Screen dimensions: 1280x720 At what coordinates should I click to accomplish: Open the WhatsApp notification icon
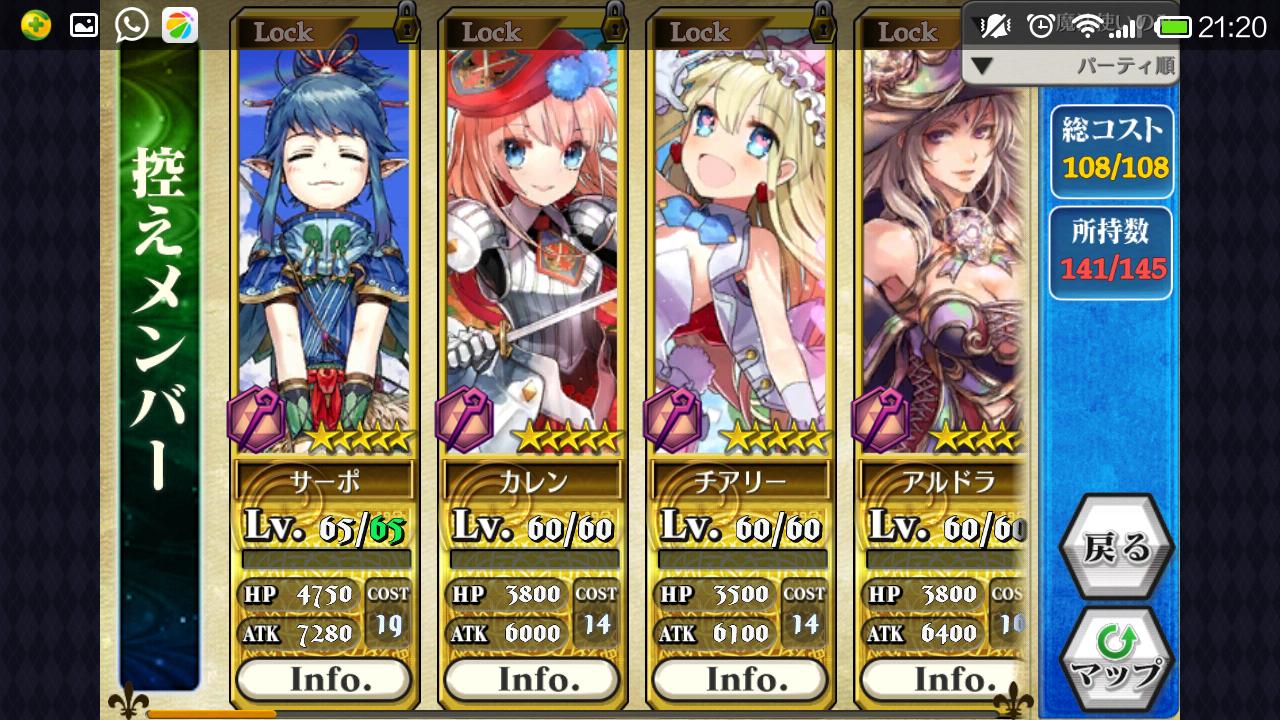(131, 25)
